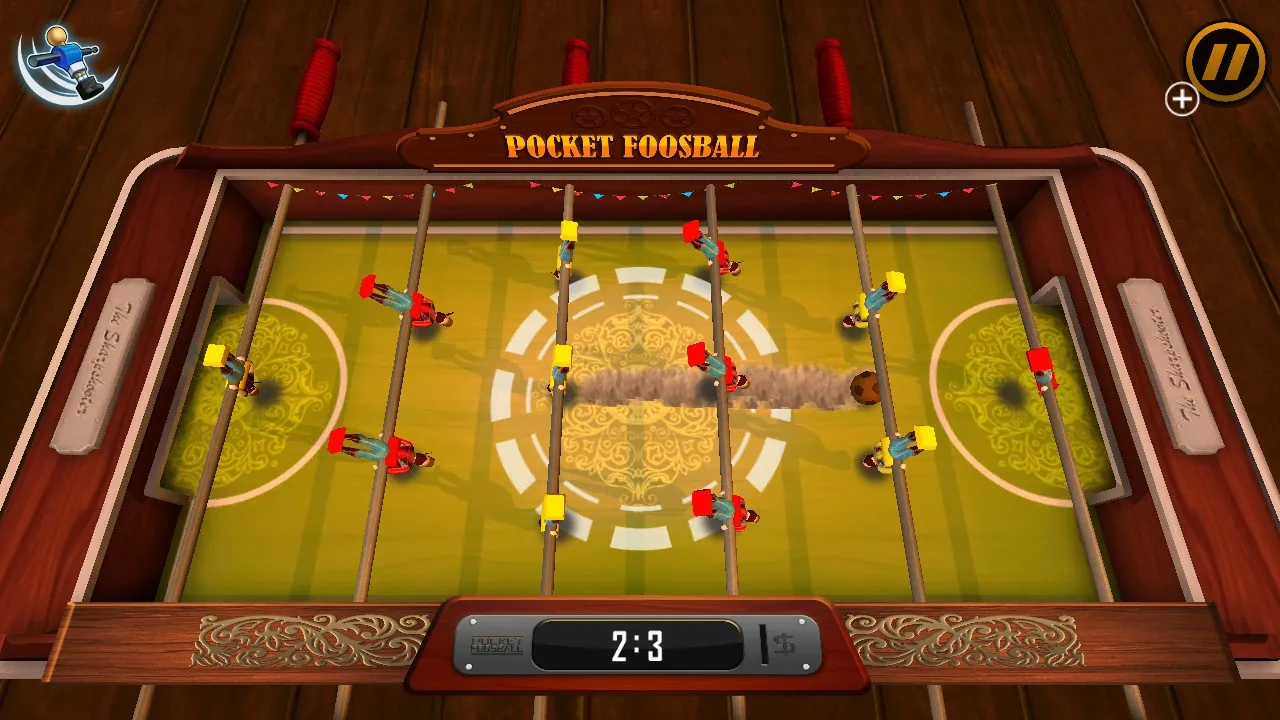Click the yellow goalkeeper on the left side

coord(231,368)
